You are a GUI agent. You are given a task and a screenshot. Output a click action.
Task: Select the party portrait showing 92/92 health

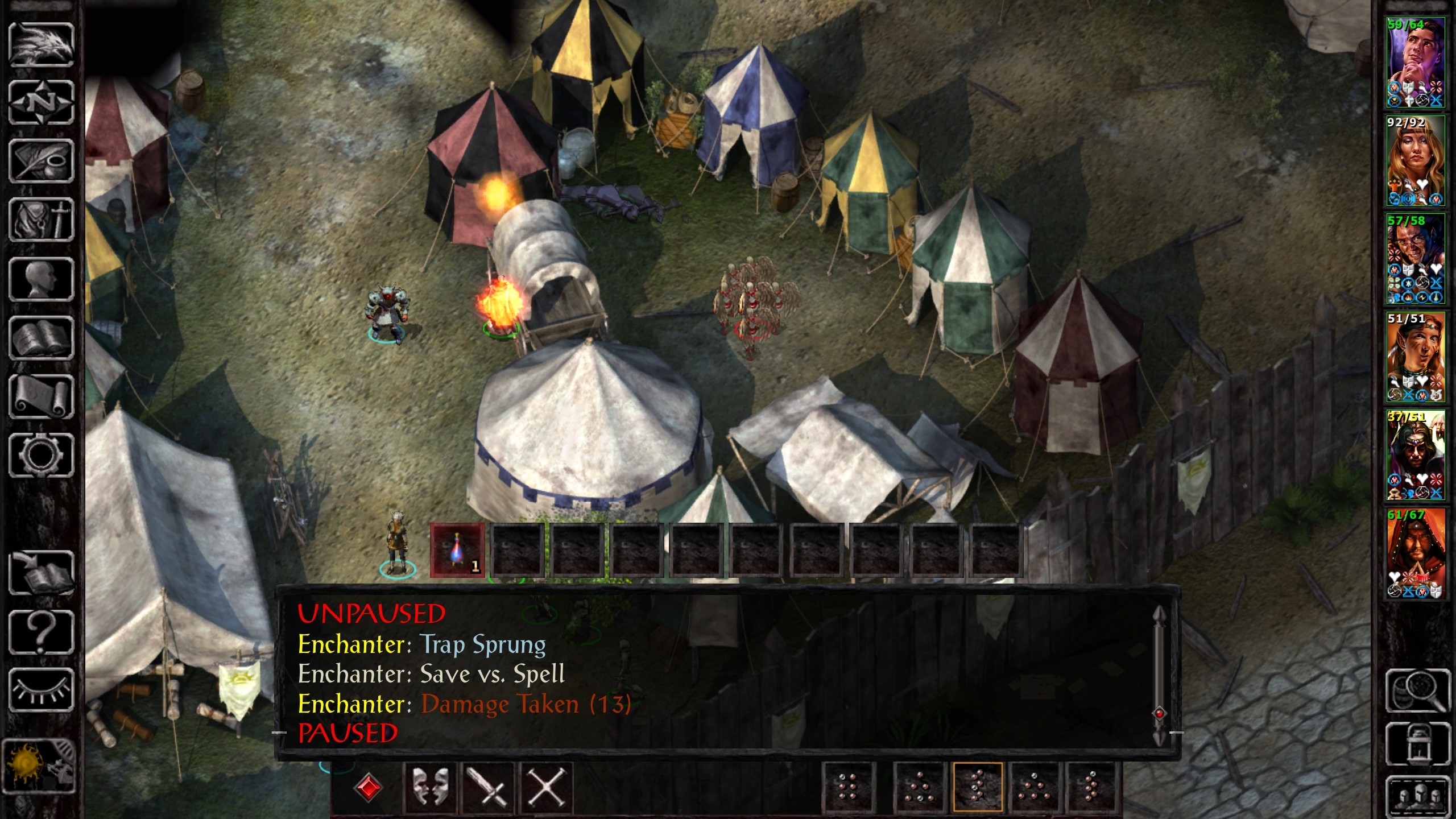[1416, 161]
